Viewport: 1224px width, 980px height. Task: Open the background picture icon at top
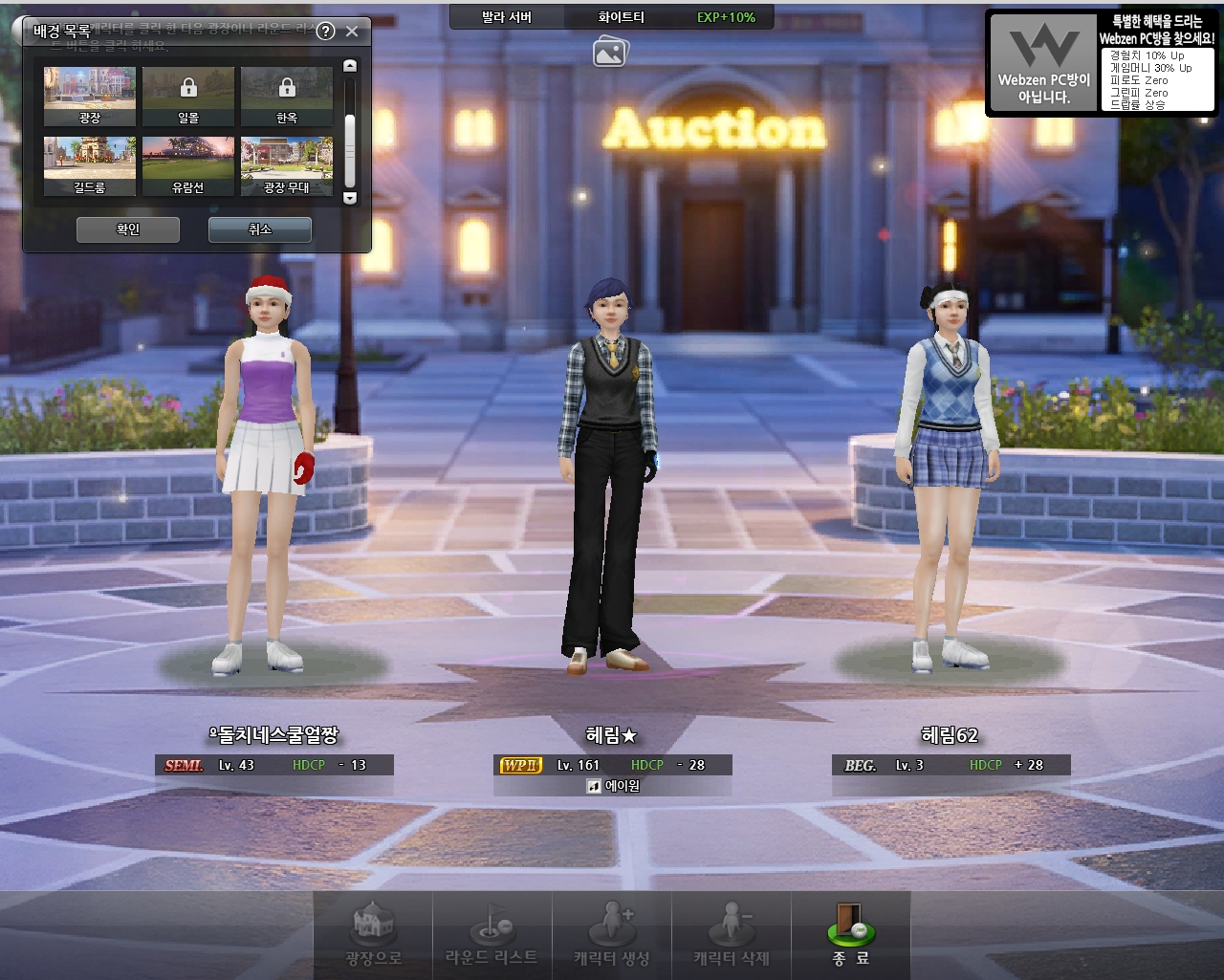pyautogui.click(x=609, y=52)
